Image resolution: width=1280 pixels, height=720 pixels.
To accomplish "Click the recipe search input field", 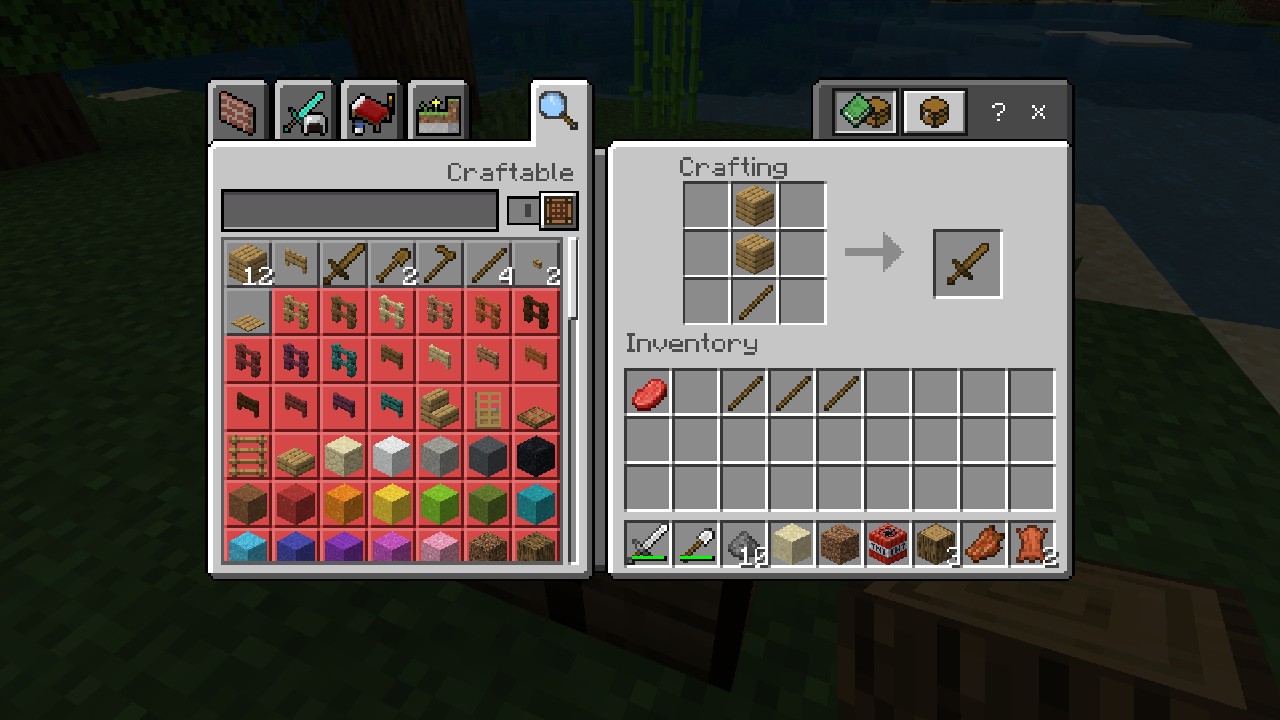I will click(360, 210).
